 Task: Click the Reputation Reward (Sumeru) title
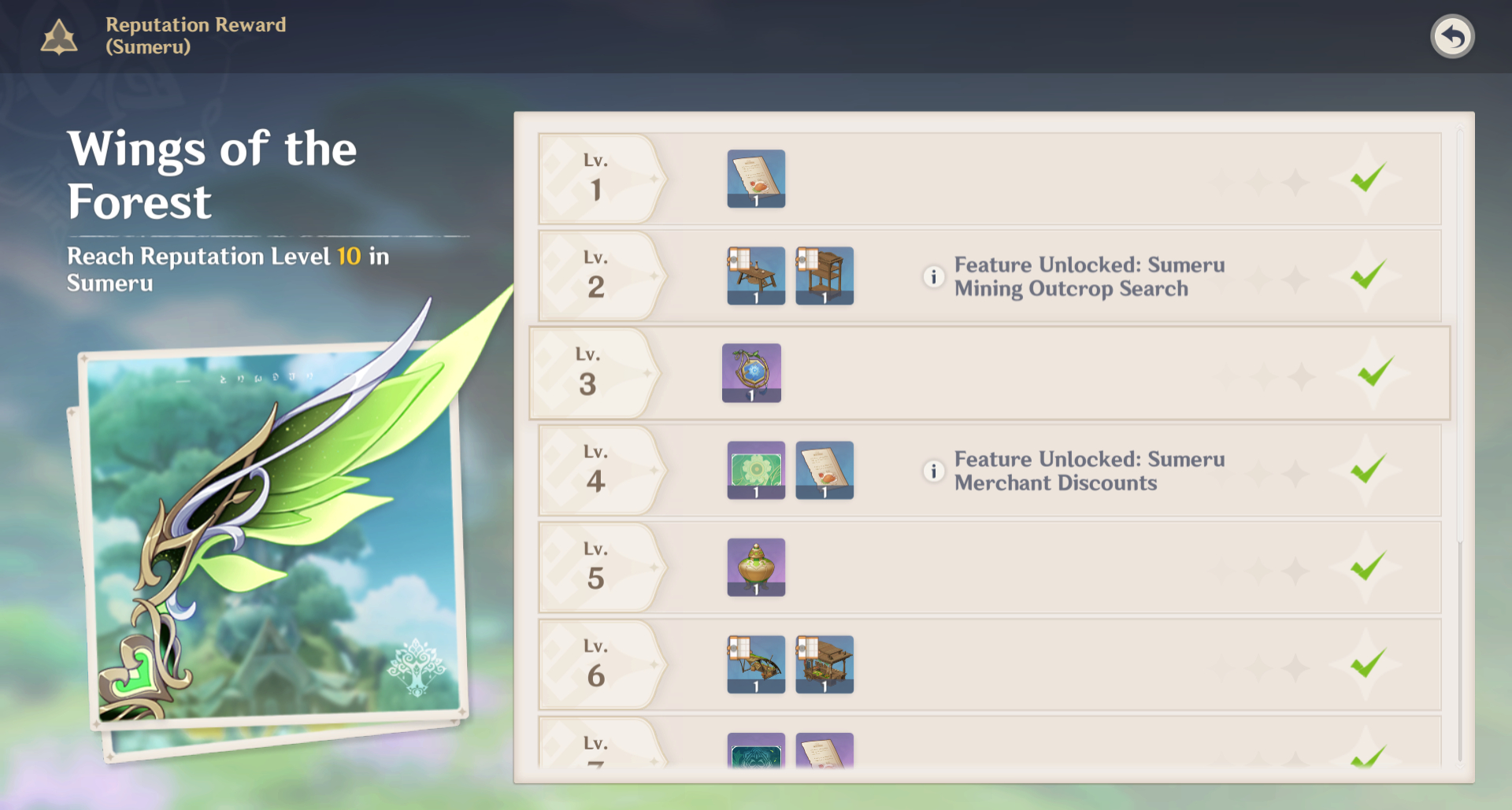[x=196, y=35]
